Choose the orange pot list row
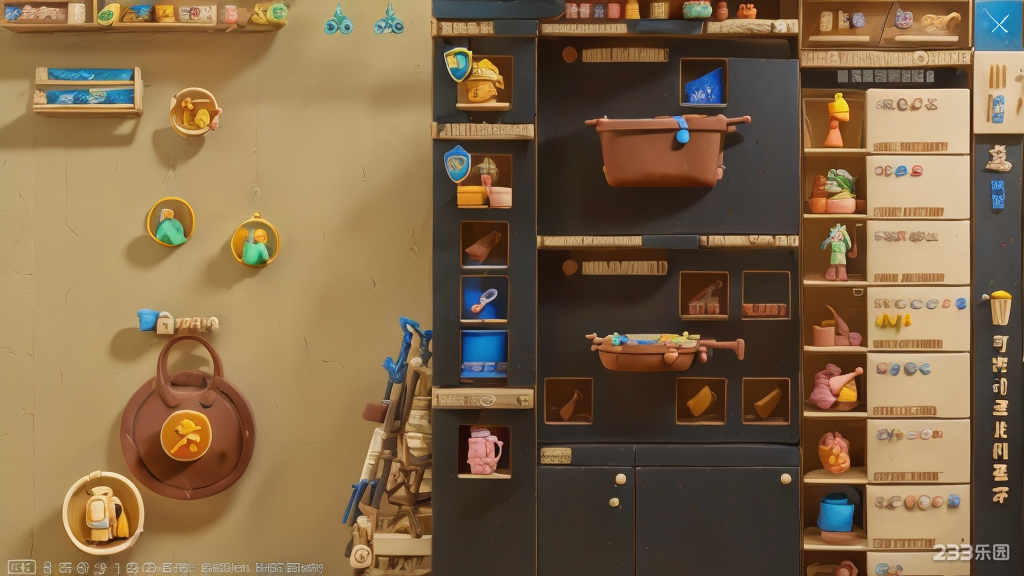Viewport: 1024px width, 576px height. click(886, 451)
